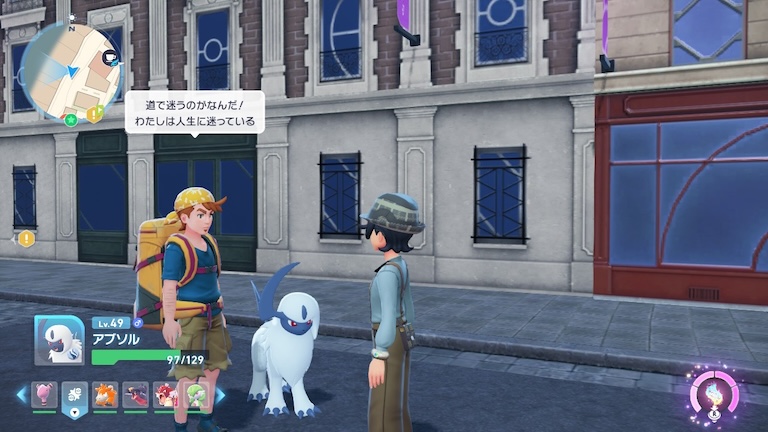The width and height of the screenshot is (768, 432).
Task: Select the red Pokémon party slot
Action: 166,395
